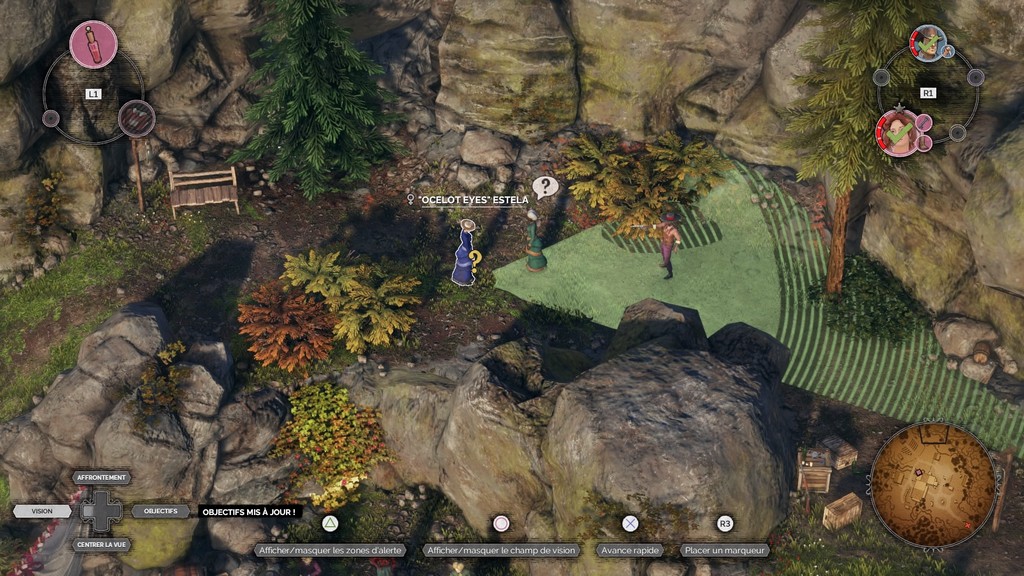Activate the Vision mode label
The height and width of the screenshot is (576, 1024).
pos(42,511)
